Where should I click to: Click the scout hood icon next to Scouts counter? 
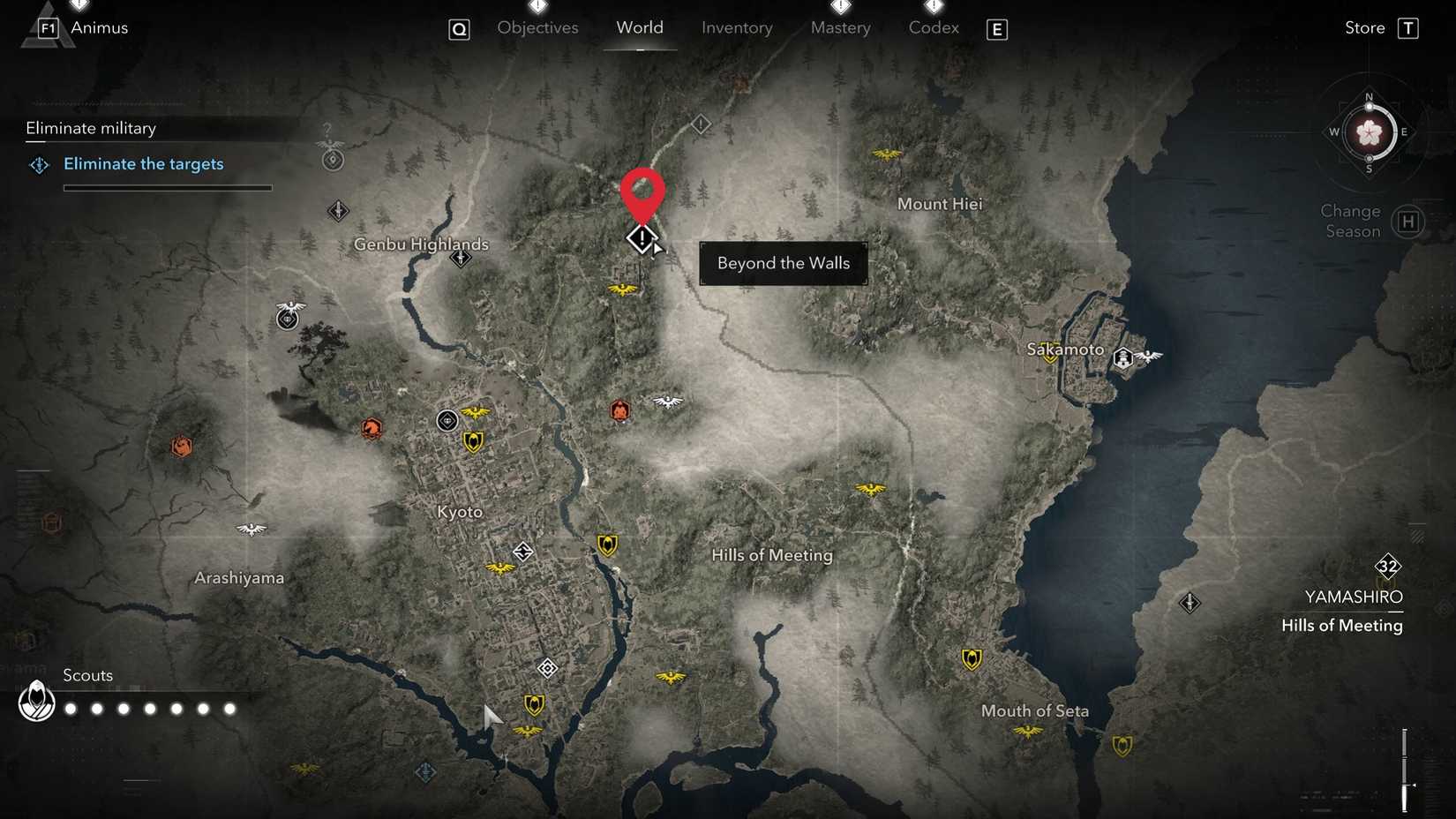point(36,703)
